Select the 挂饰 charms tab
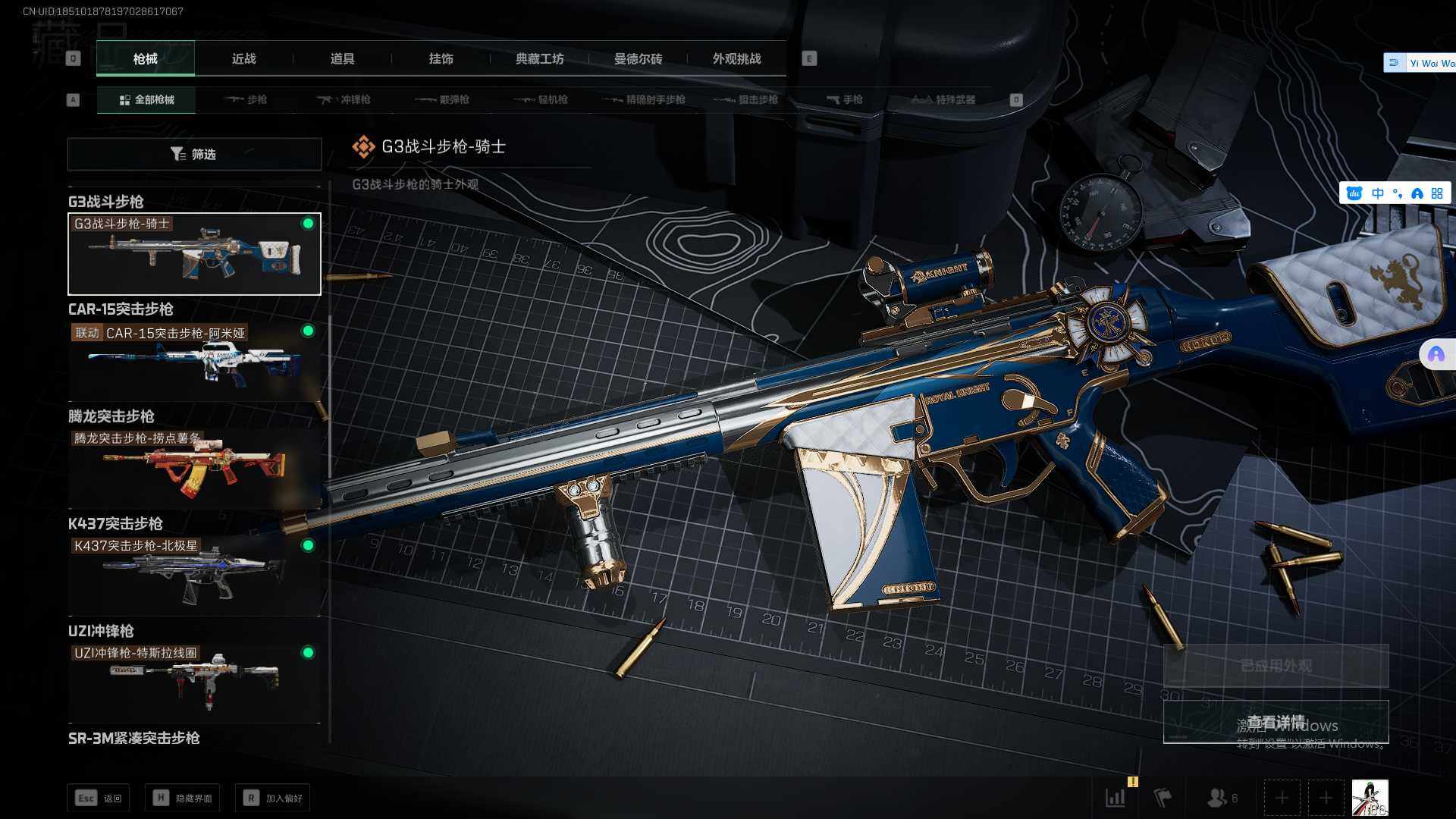This screenshot has height=819, width=1456. [441, 59]
